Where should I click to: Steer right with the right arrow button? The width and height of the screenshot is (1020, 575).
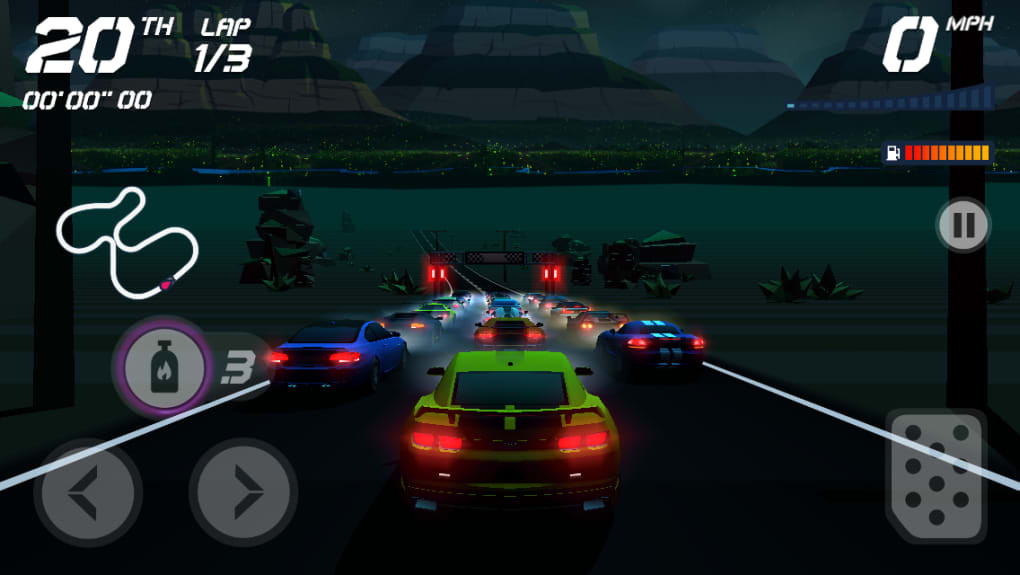pos(243,492)
